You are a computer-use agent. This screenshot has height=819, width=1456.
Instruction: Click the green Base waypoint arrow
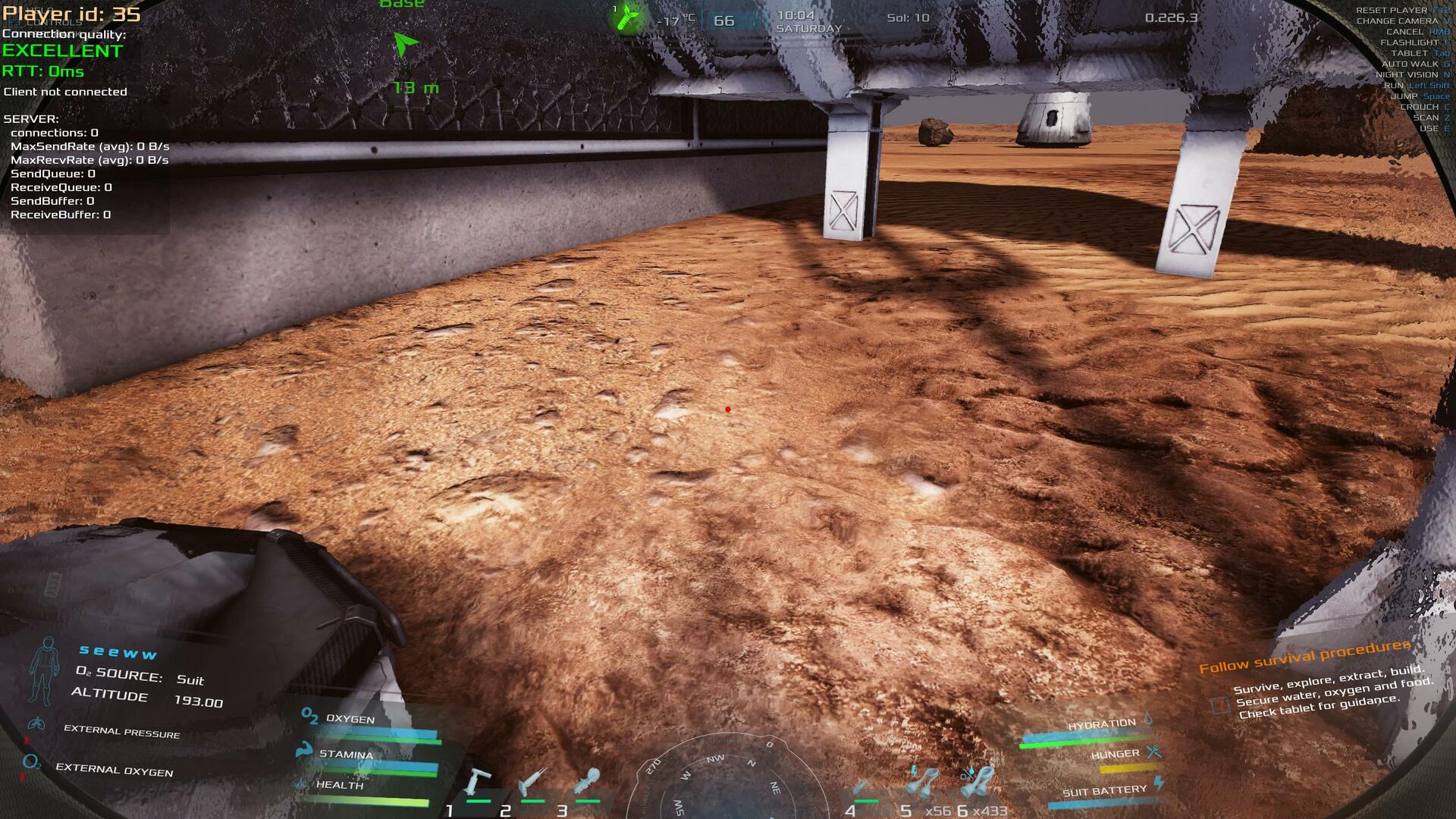[x=406, y=44]
